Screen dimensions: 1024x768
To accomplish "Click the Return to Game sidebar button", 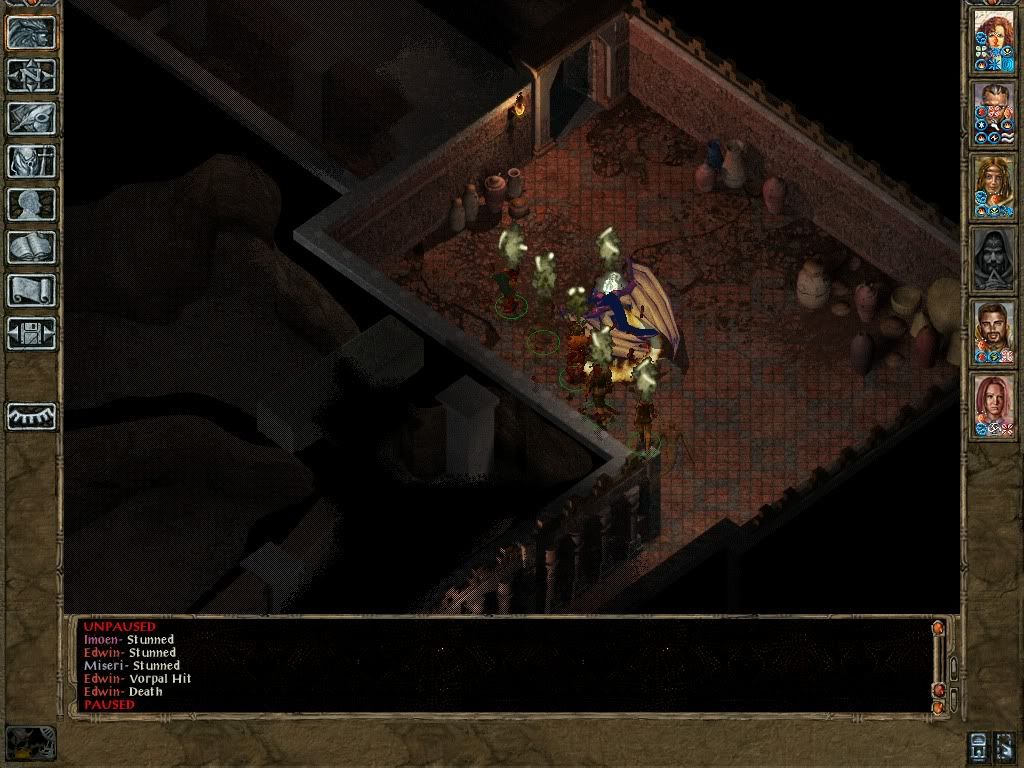I will click(31, 32).
